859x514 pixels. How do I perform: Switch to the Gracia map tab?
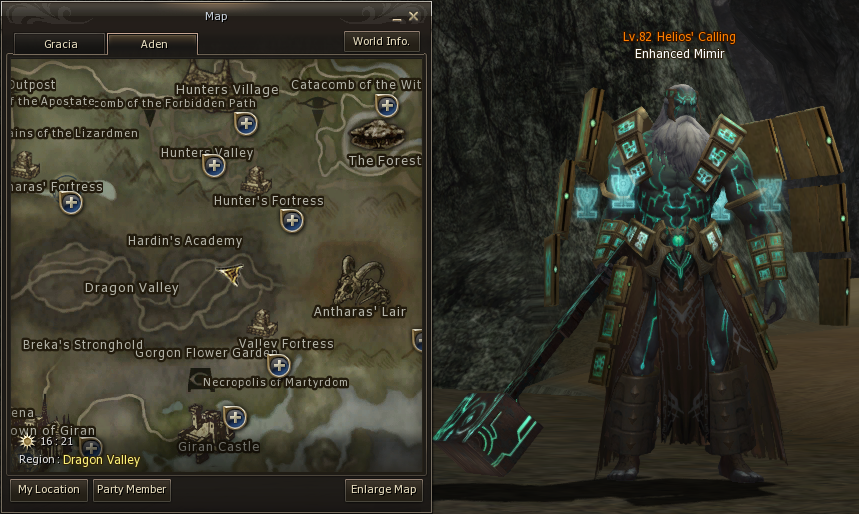60,44
